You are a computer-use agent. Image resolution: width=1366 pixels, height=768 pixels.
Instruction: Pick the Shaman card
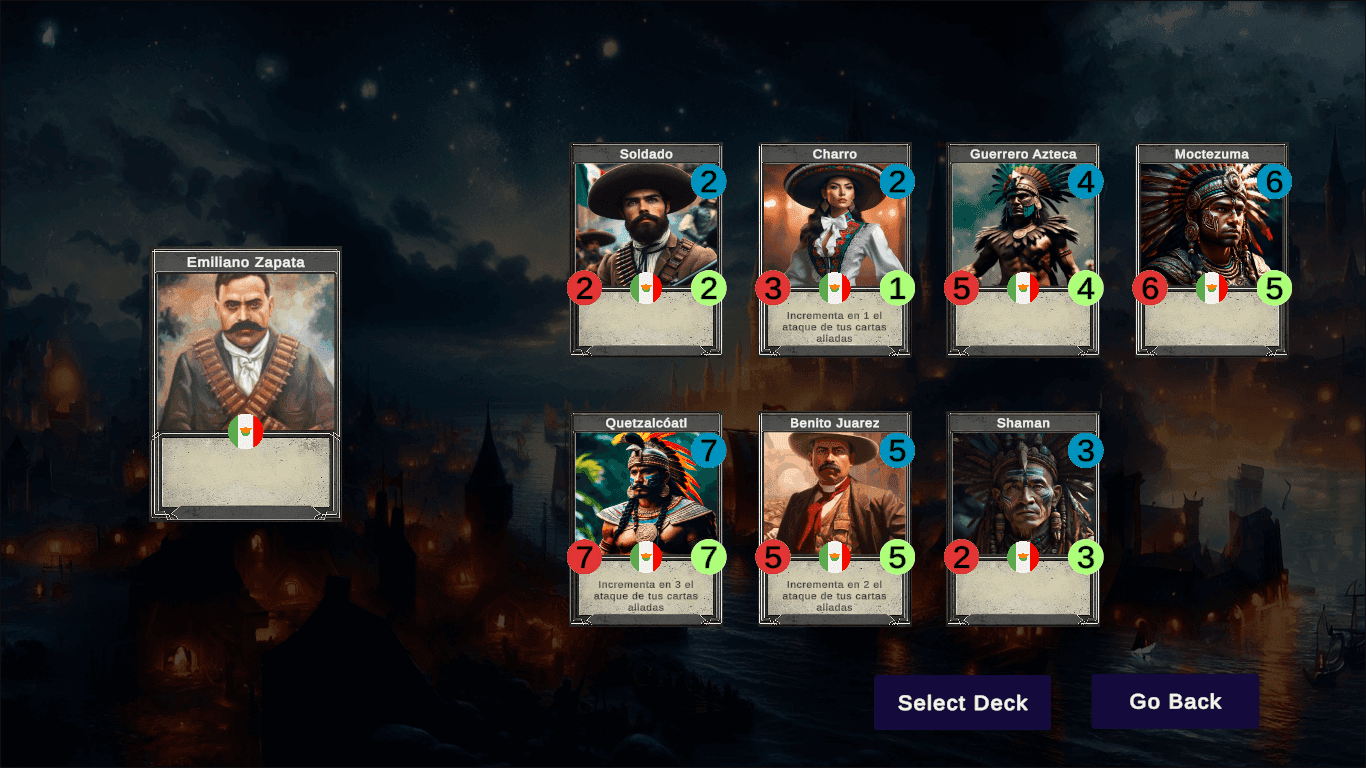pos(1023,518)
